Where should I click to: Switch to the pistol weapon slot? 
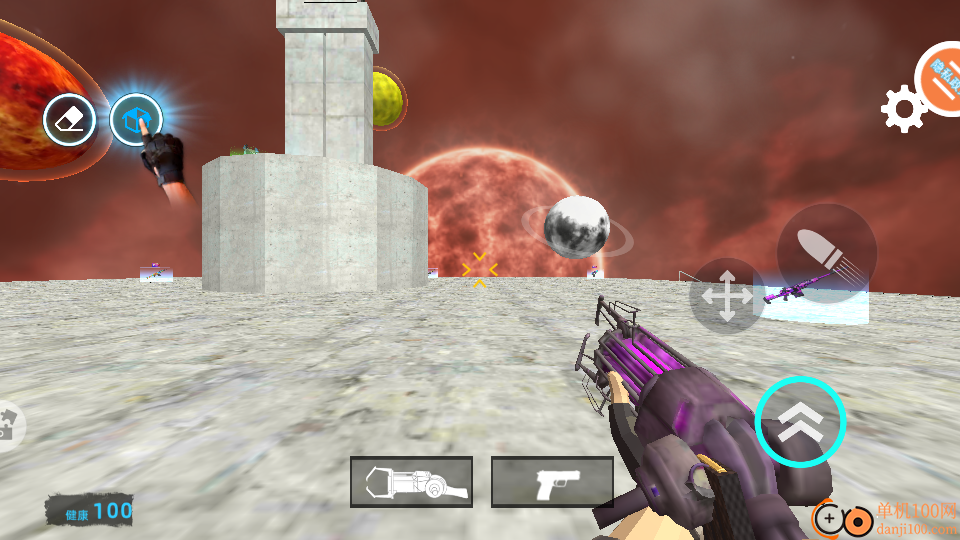(x=552, y=482)
